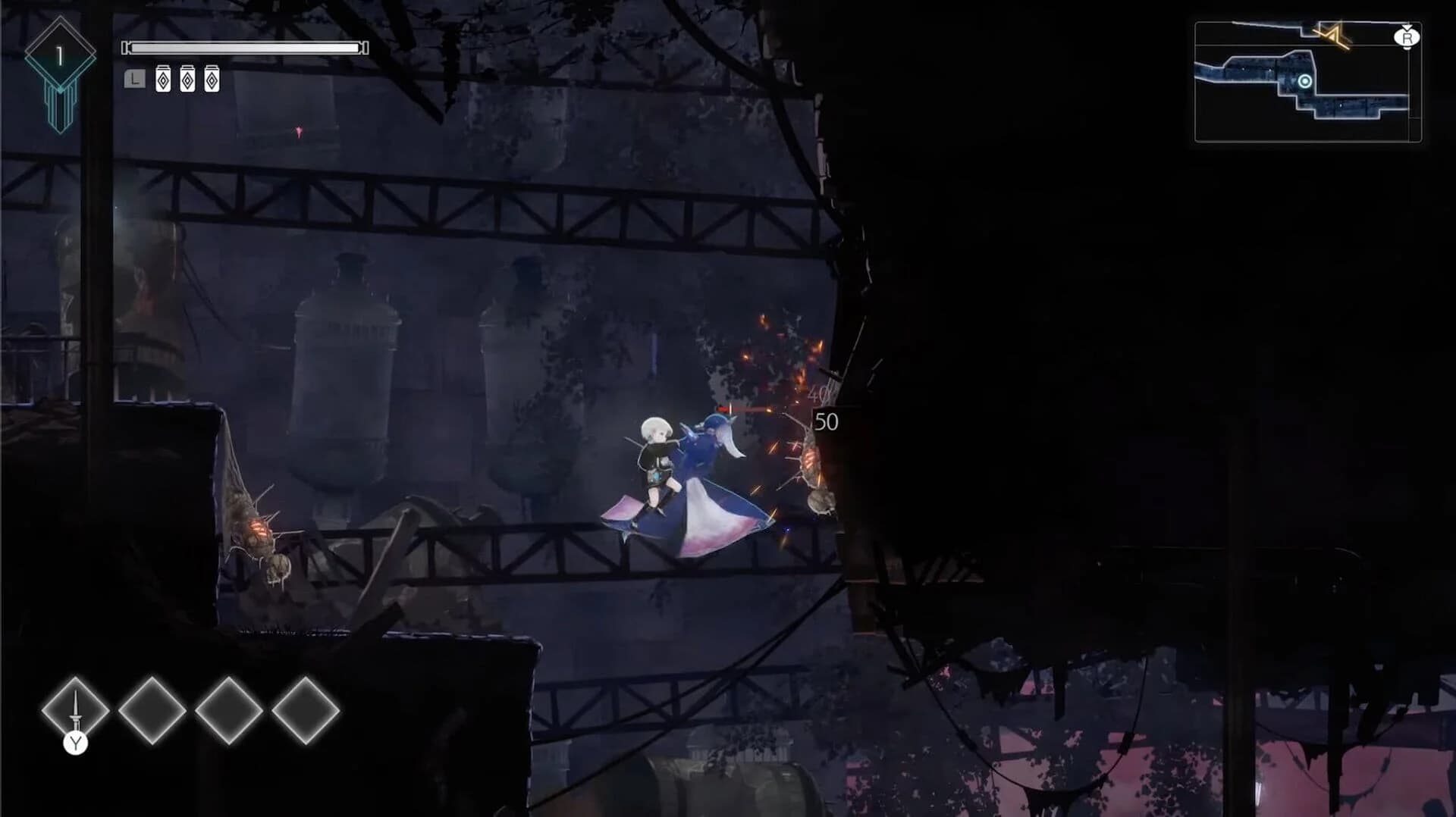This screenshot has height=817, width=1456.
Task: Select the sword spirit in the first skill diamond
Action: (76, 711)
